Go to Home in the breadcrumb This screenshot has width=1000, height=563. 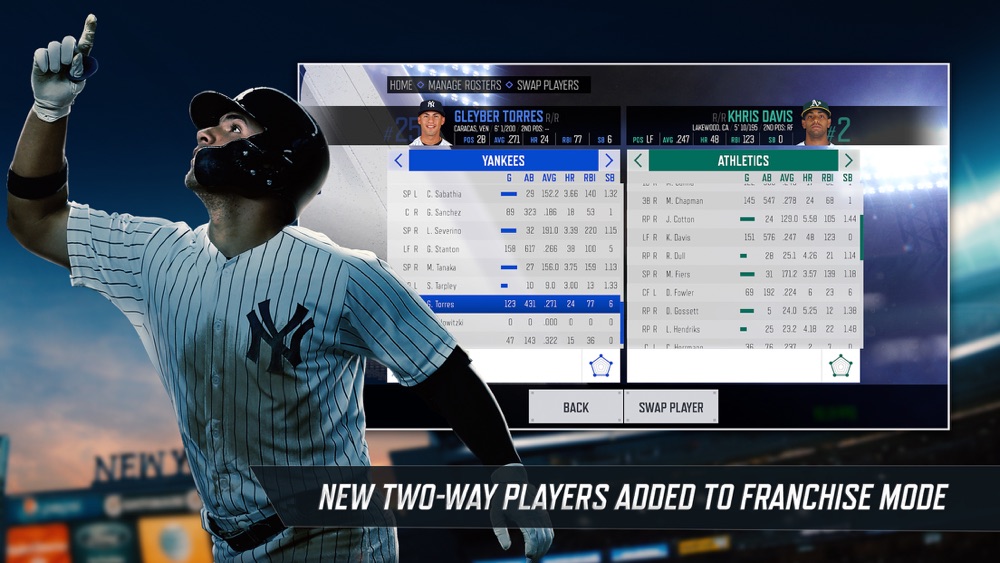[401, 85]
